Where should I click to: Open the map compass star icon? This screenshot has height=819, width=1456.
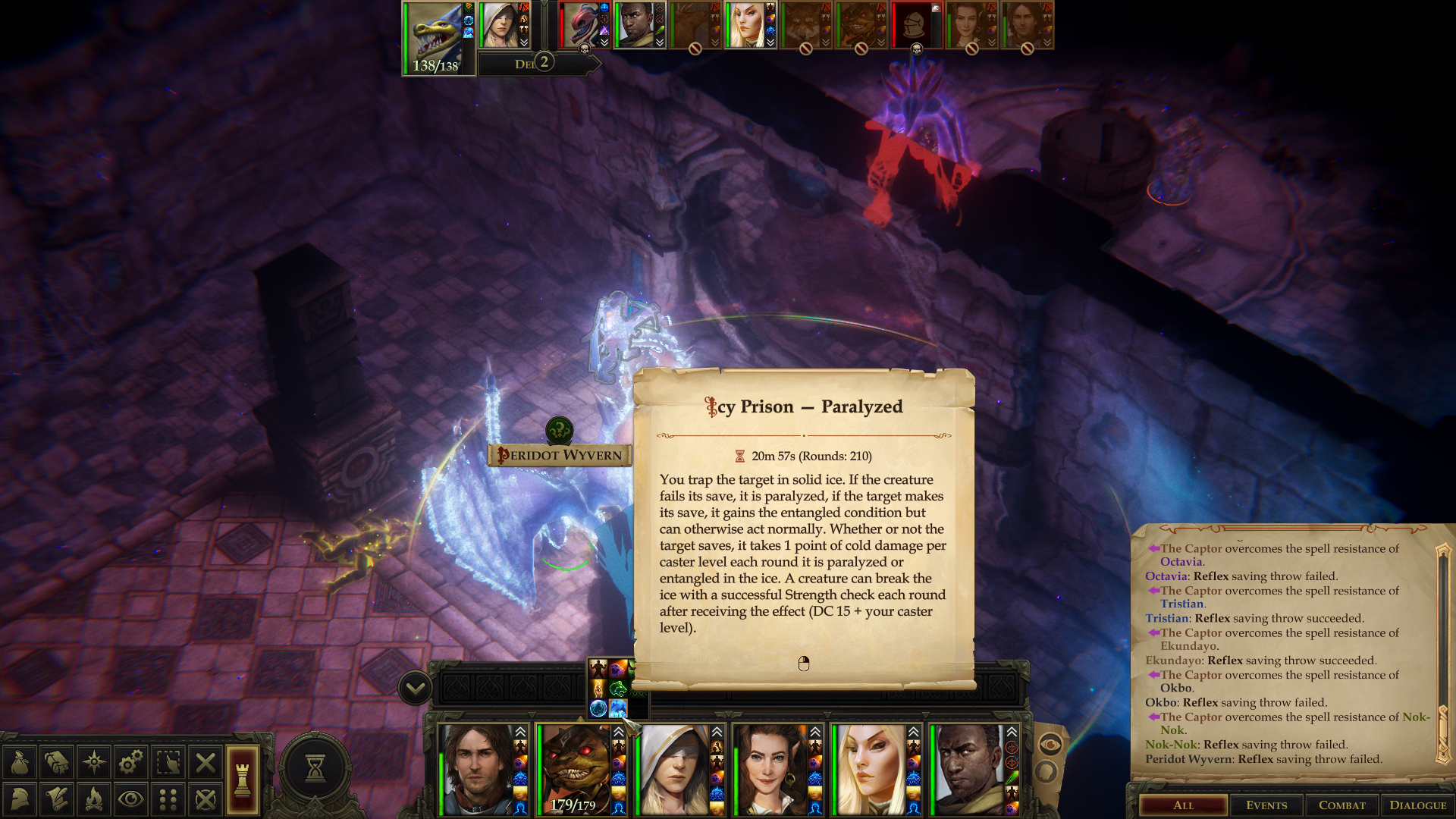(94, 762)
